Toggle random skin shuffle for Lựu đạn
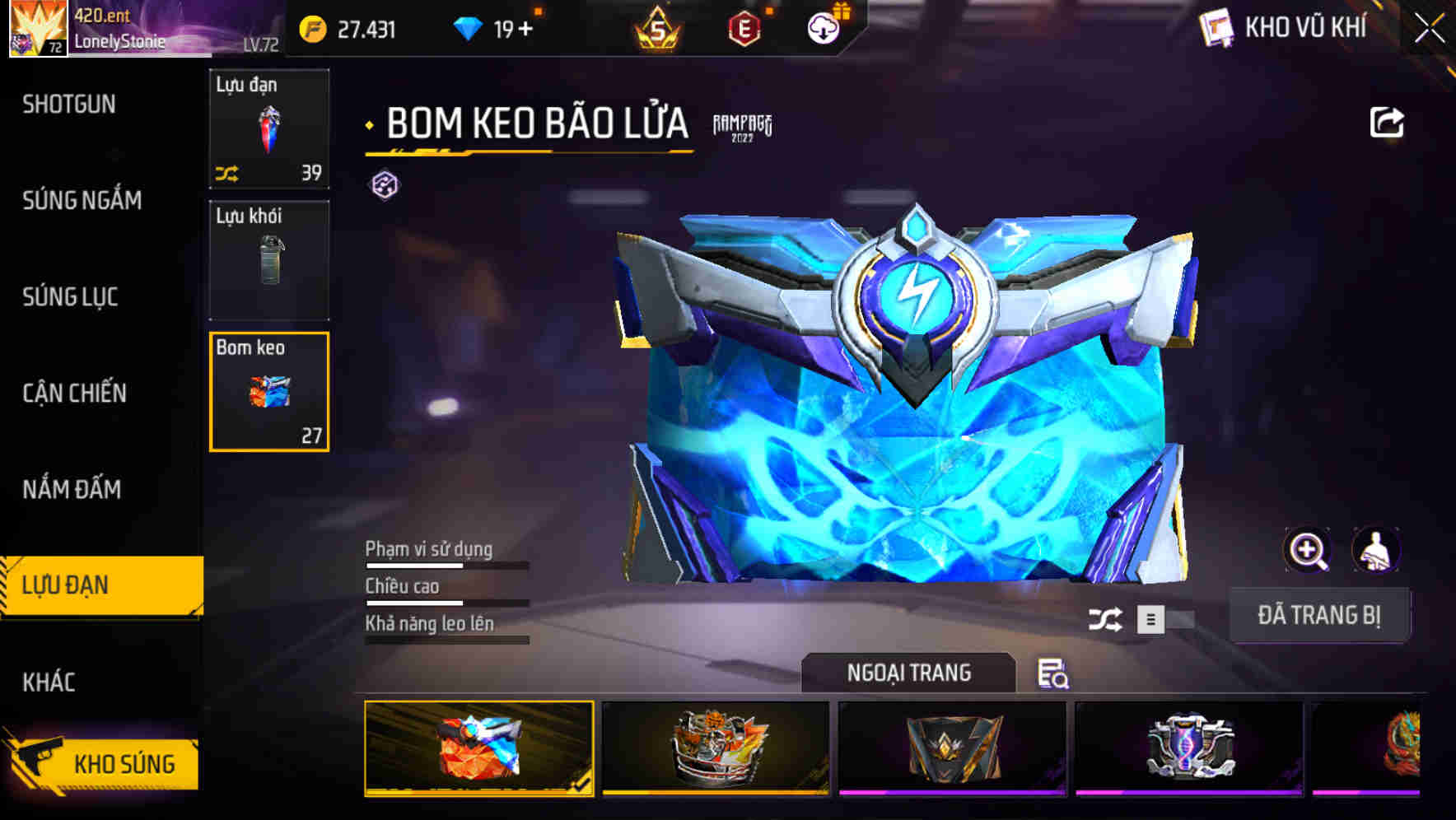The image size is (1456, 820). click(228, 172)
